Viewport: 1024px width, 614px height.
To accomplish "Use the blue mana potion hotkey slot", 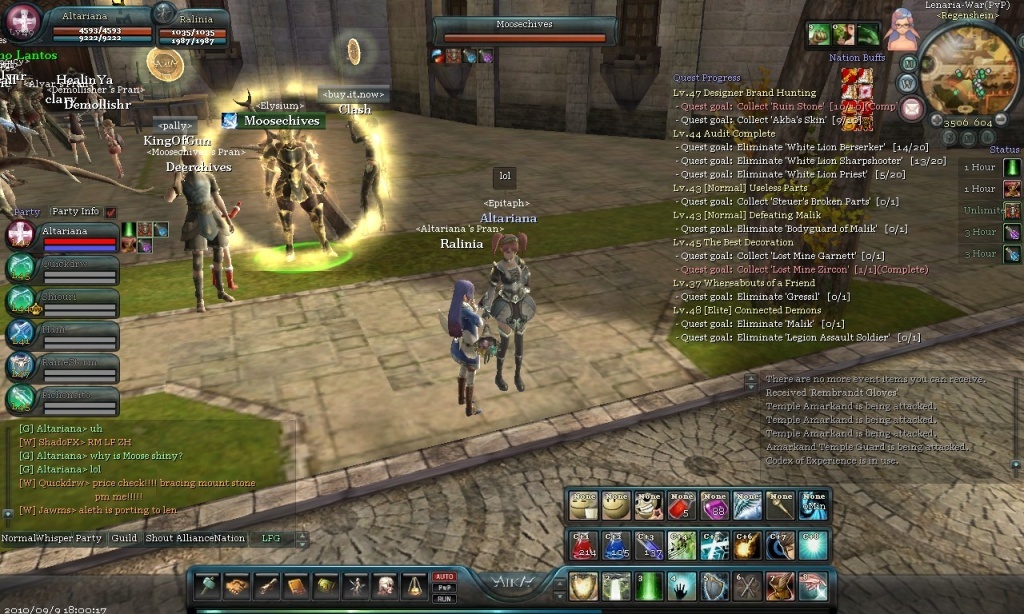I will tap(614, 545).
